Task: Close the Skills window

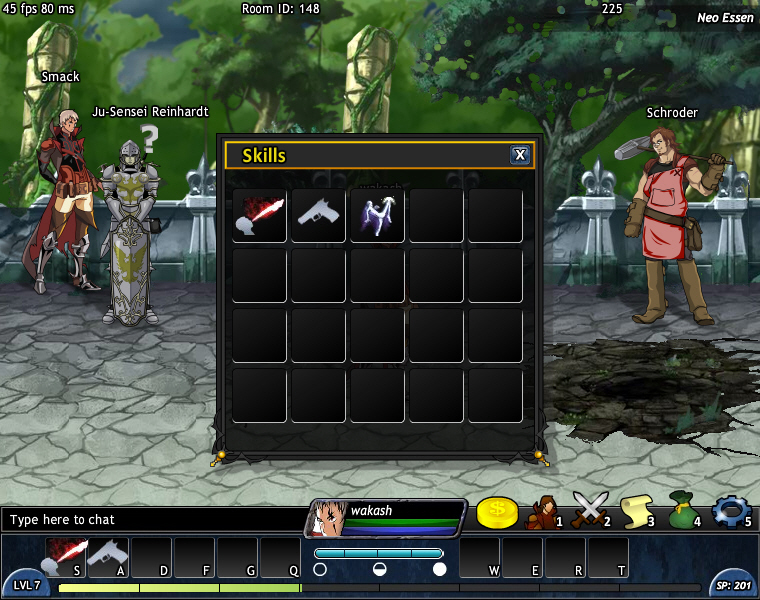Action: (520, 155)
